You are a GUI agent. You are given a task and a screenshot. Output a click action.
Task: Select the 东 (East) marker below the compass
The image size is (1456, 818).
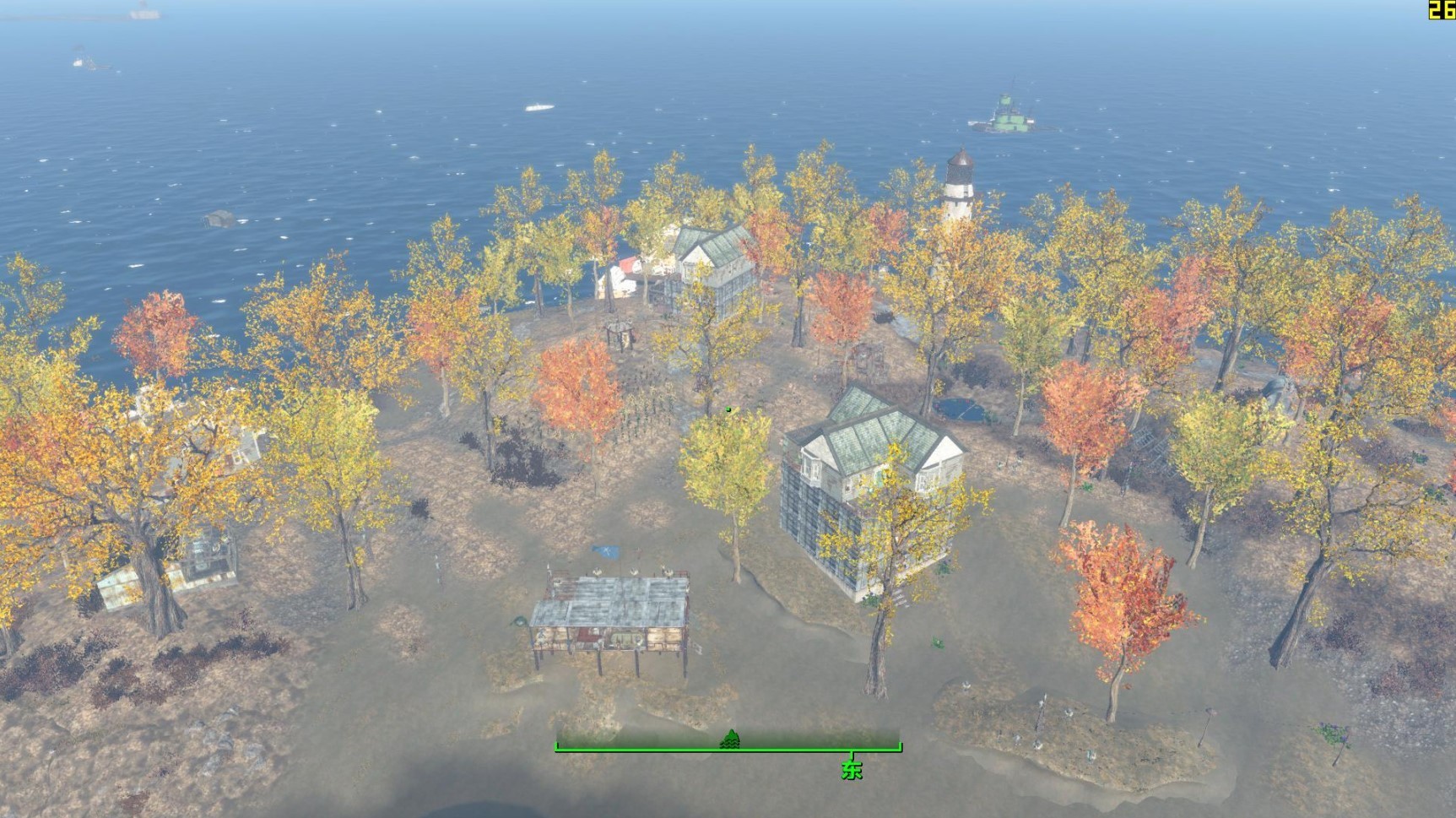852,769
